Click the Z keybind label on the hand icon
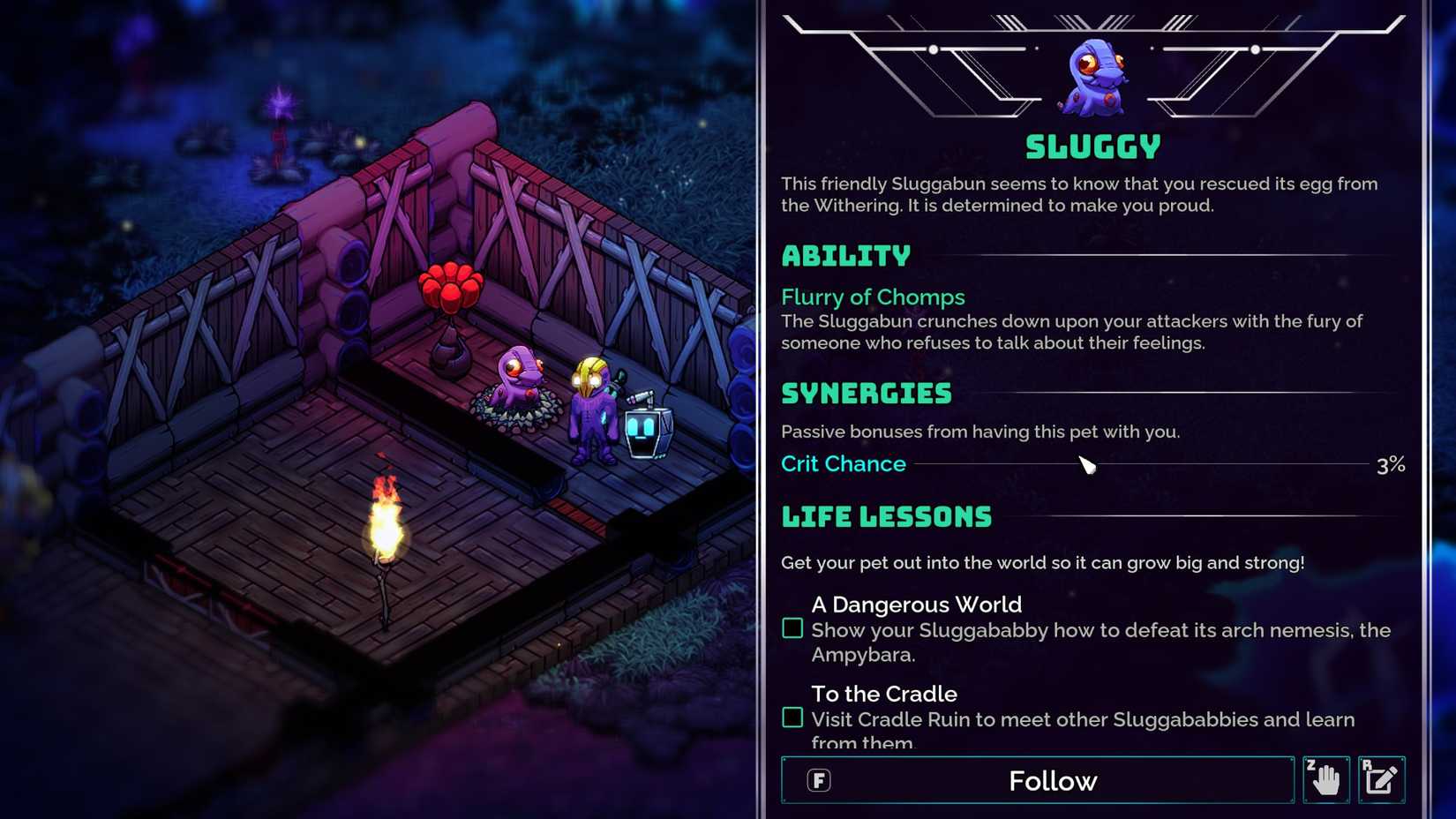Viewport: 1456px width, 819px height. coord(1310,764)
